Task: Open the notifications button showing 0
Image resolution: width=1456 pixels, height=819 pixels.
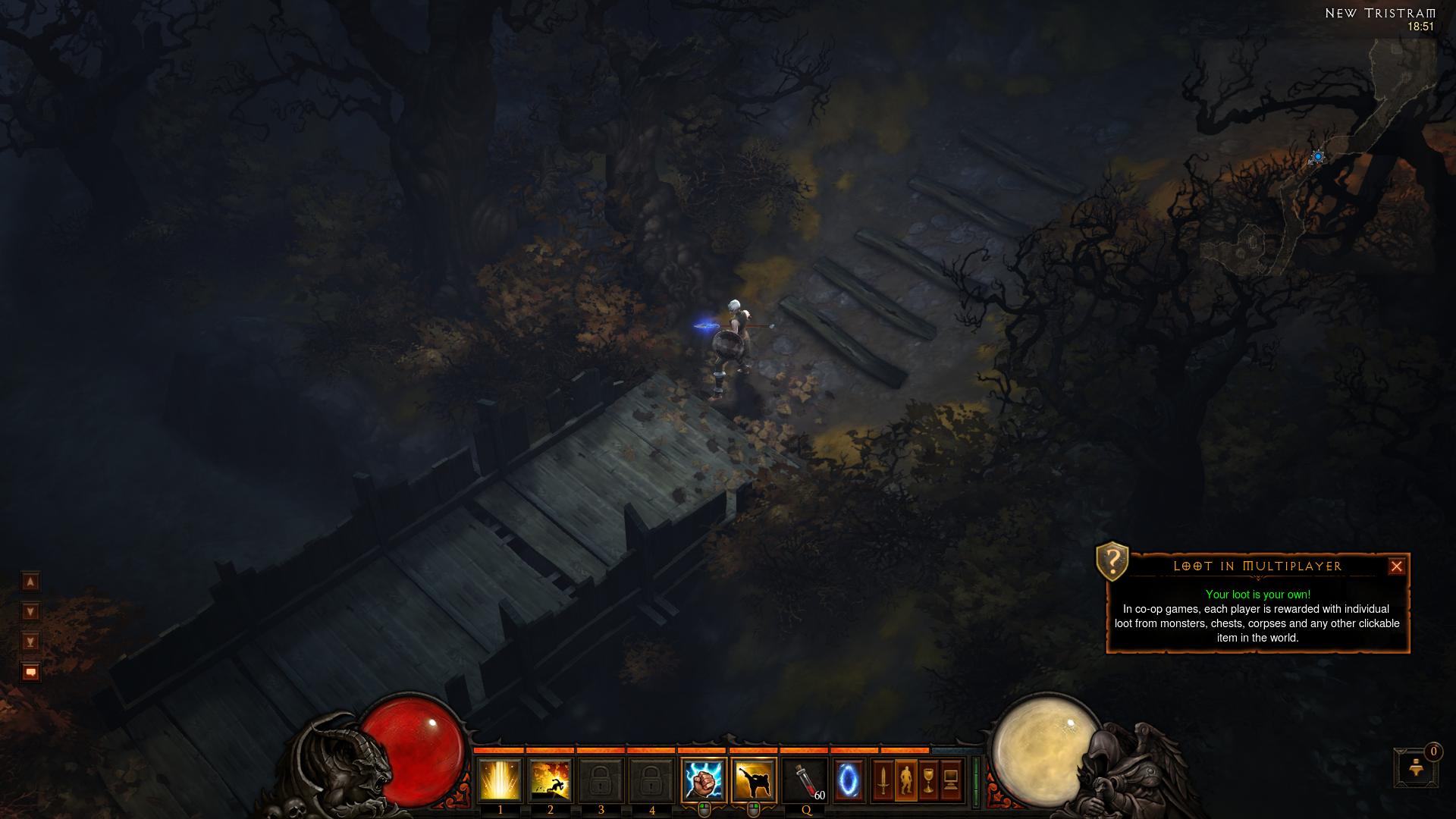Action: point(1415,767)
